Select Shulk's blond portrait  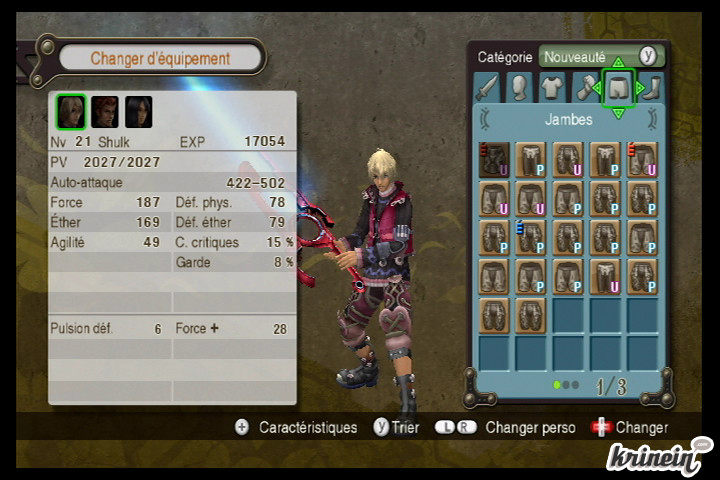coord(70,112)
